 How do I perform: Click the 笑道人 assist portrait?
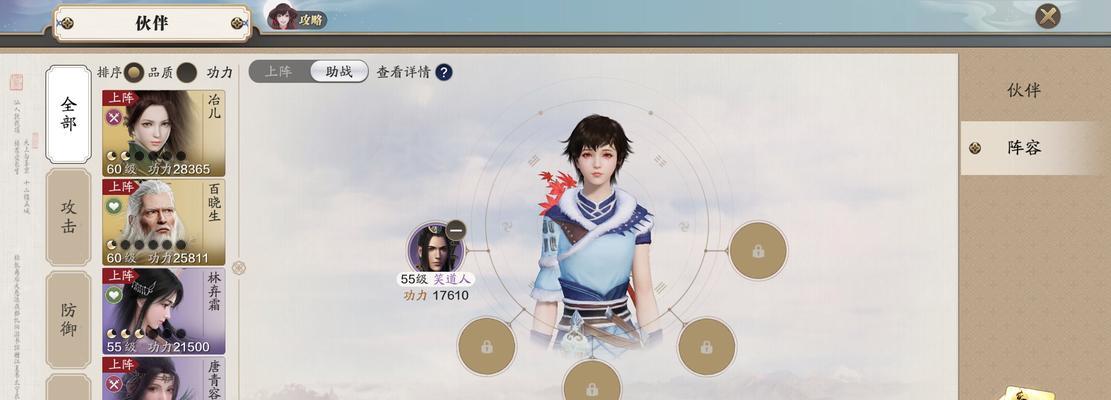[435, 249]
